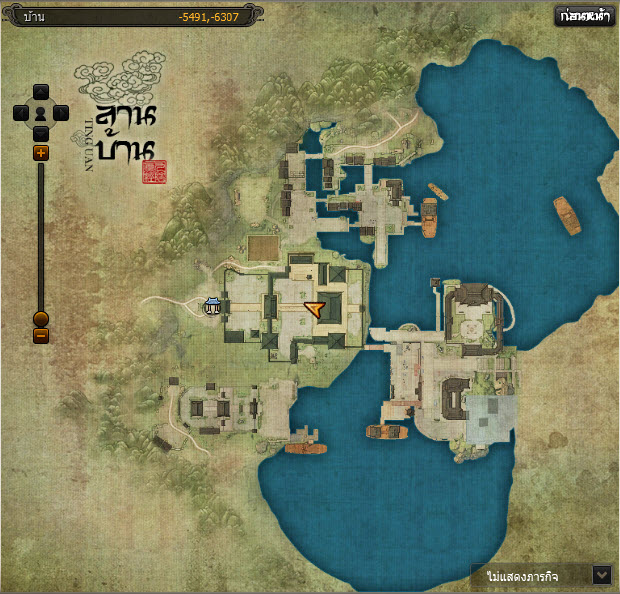Pan the map right with the right arrow
The image size is (620, 594).
click(61, 113)
